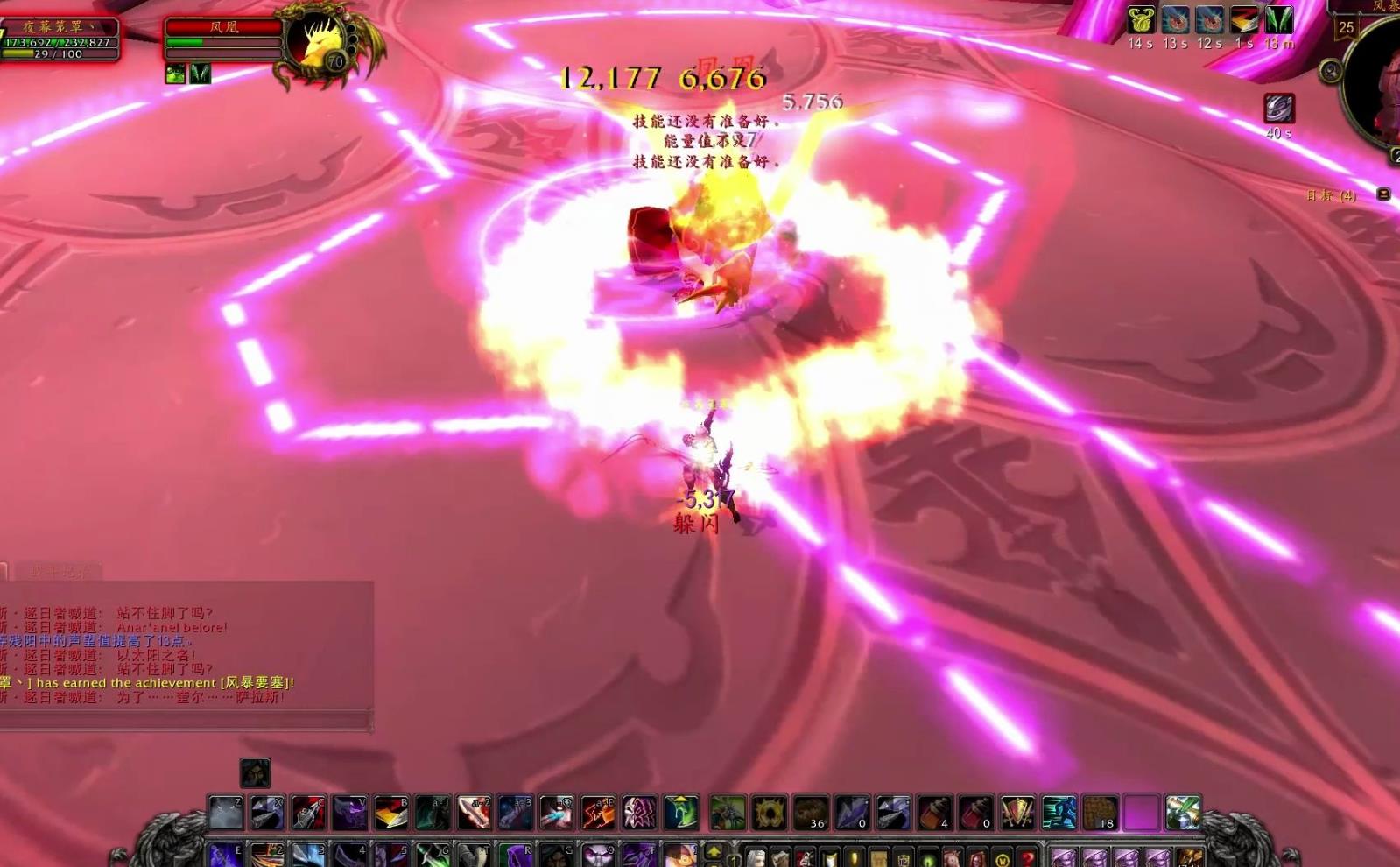Click the minimap zoom magnifier button
Image resolution: width=1400 pixels, height=867 pixels.
click(x=1331, y=71)
